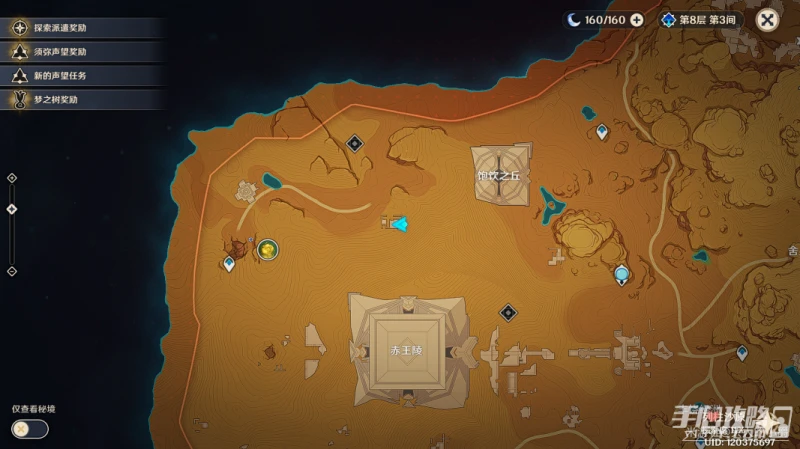Select the domain marker right of 赤王陵

508,313
